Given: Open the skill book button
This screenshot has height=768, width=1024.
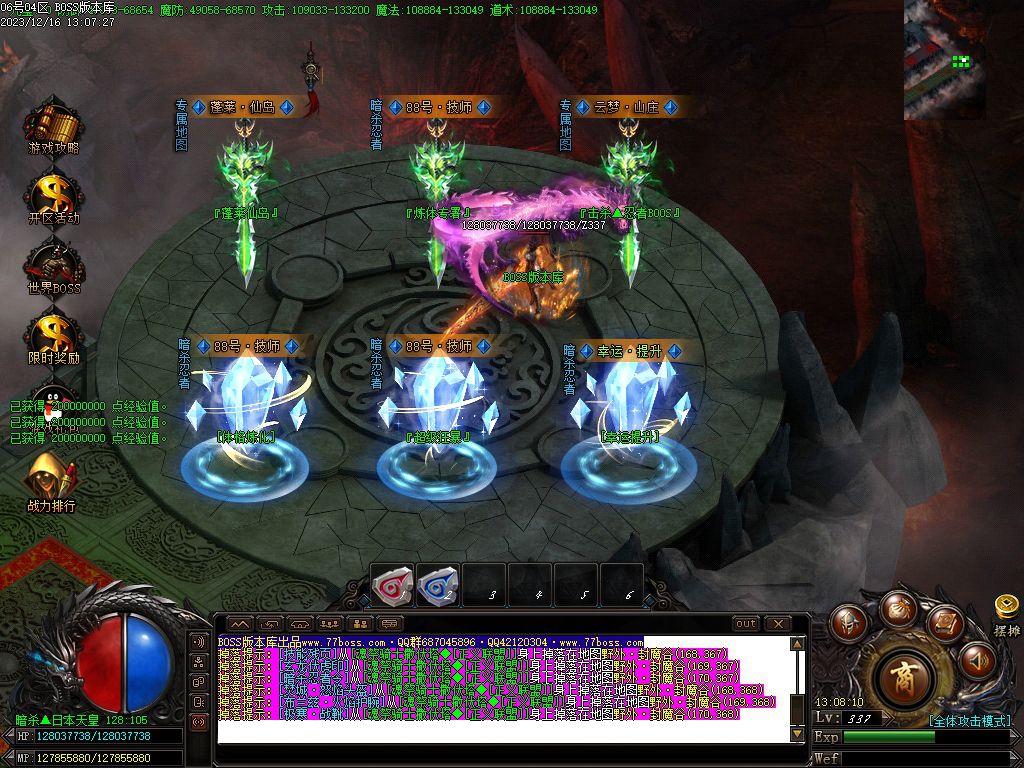Looking at the screenshot, I should click(x=943, y=624).
